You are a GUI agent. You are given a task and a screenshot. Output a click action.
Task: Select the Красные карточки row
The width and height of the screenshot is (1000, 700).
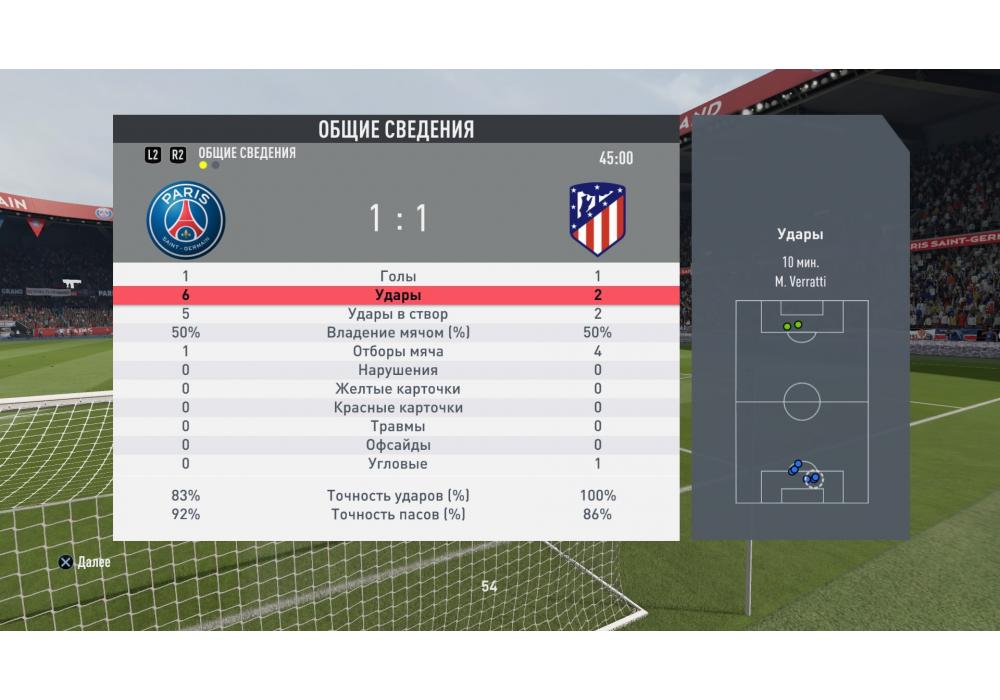coord(397,408)
